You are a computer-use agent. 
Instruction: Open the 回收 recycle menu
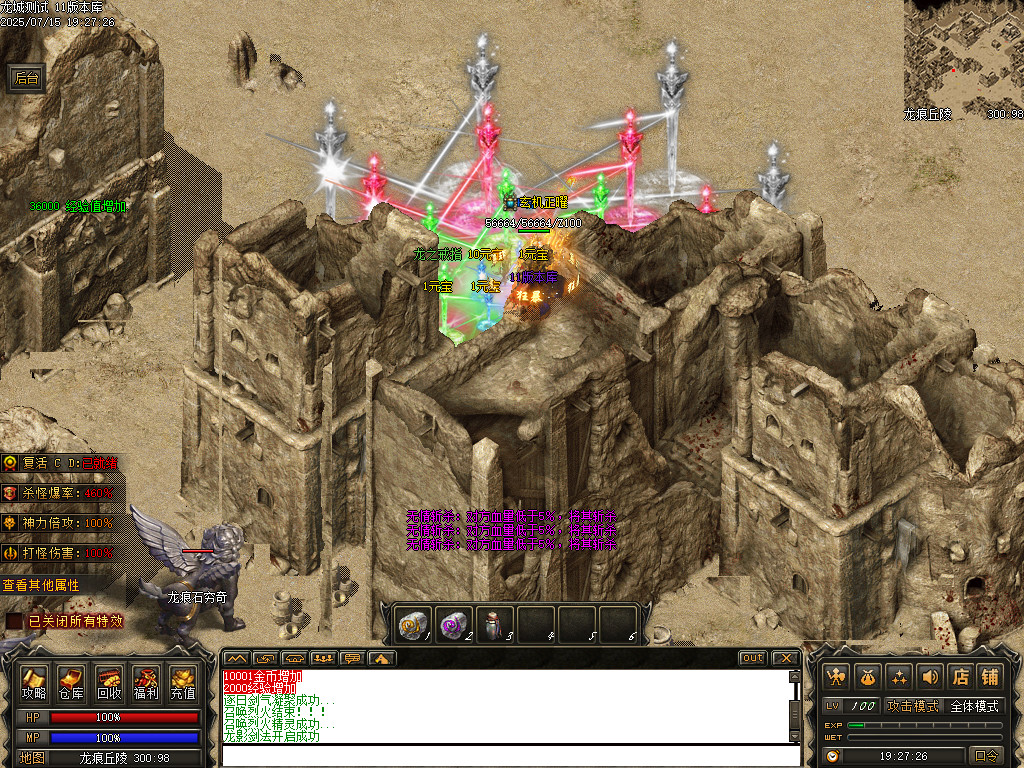click(x=108, y=683)
